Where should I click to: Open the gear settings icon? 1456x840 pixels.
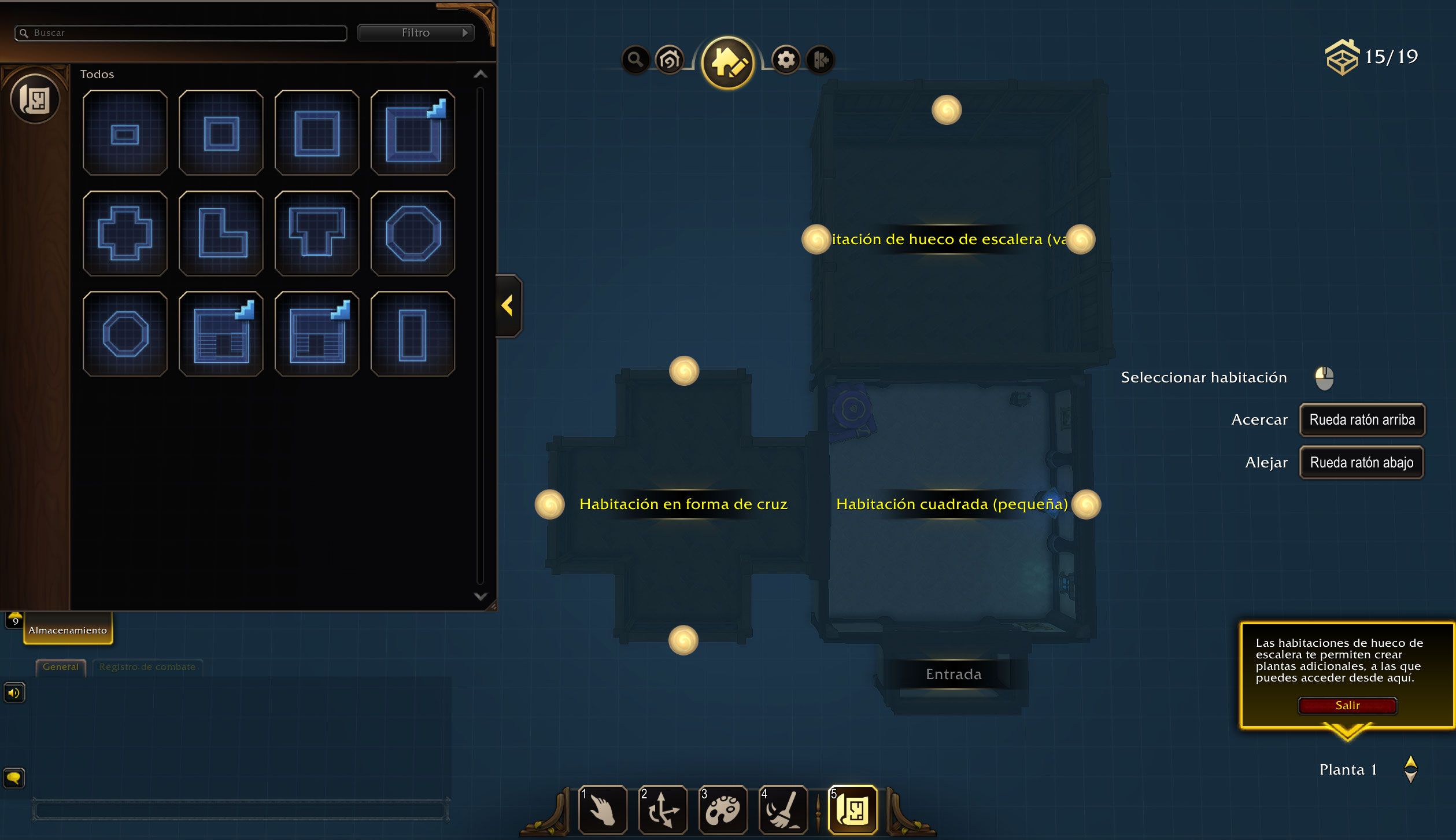point(786,60)
